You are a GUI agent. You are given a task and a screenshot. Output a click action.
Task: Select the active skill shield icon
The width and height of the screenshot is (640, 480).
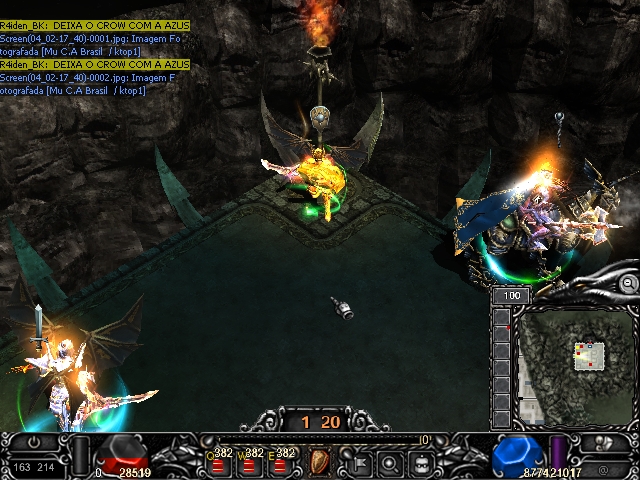pos(321,461)
